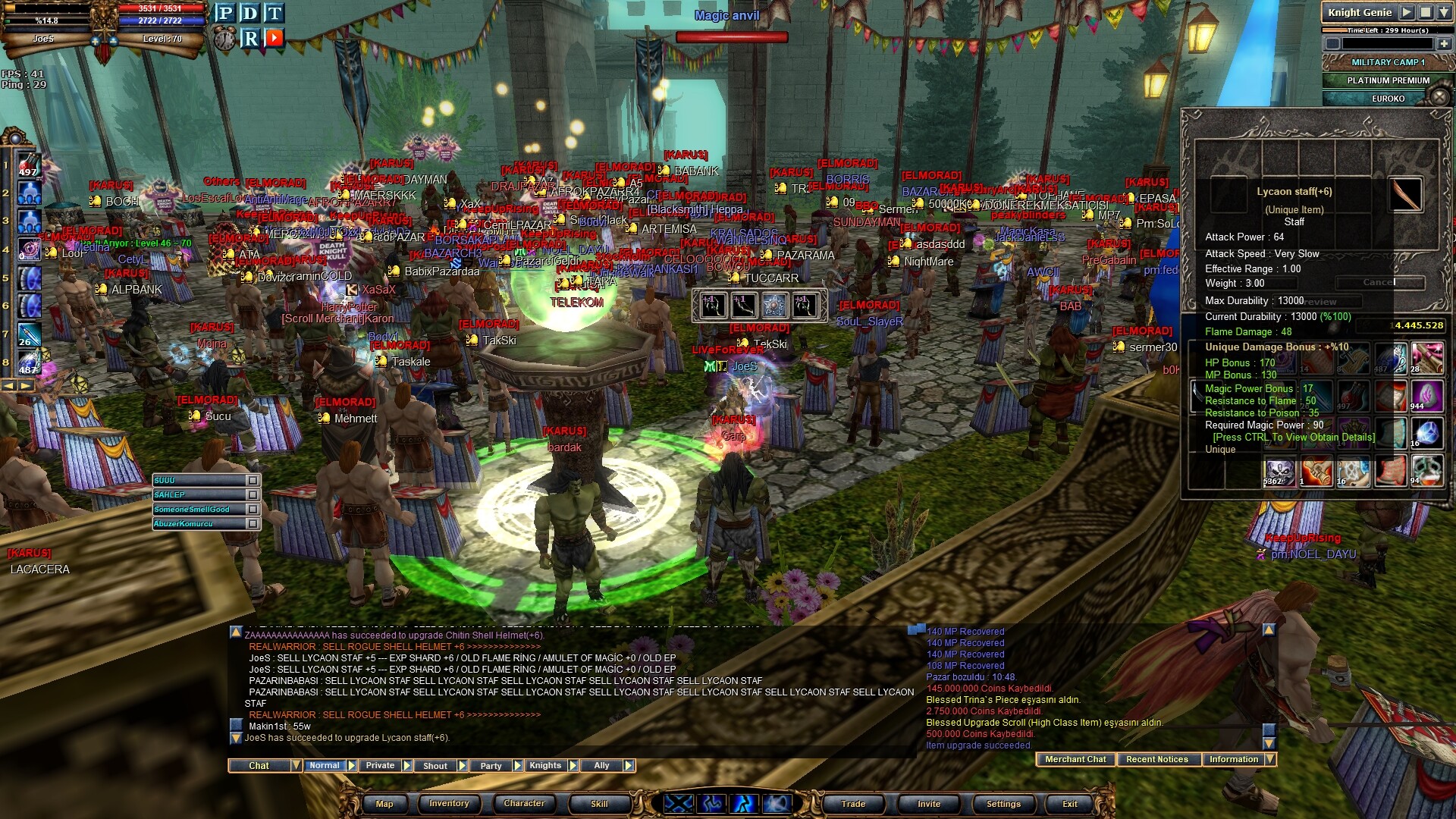Click the Invite button
Viewport: 1456px width, 819px height.
(929, 804)
